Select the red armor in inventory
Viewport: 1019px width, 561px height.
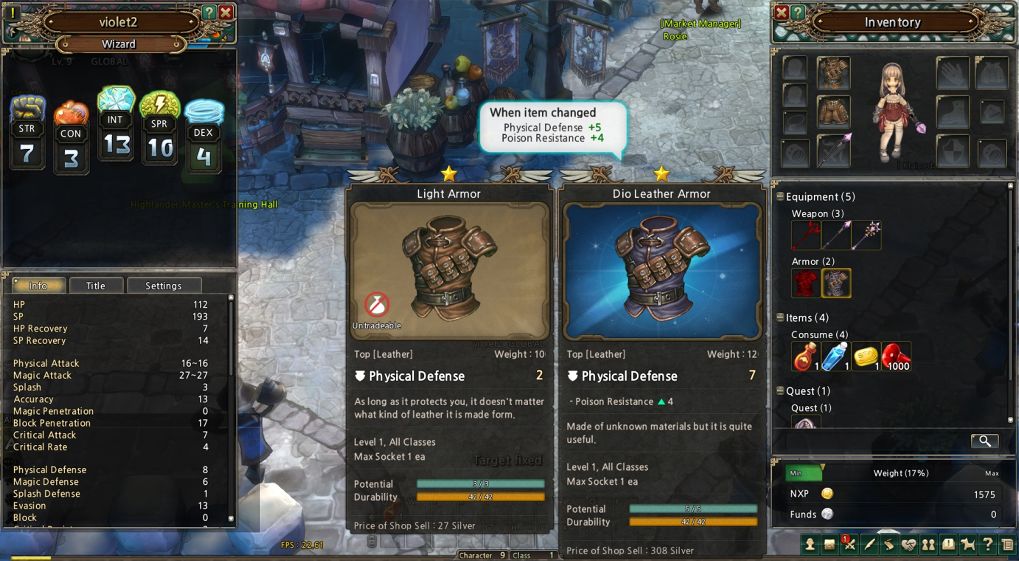click(x=806, y=283)
